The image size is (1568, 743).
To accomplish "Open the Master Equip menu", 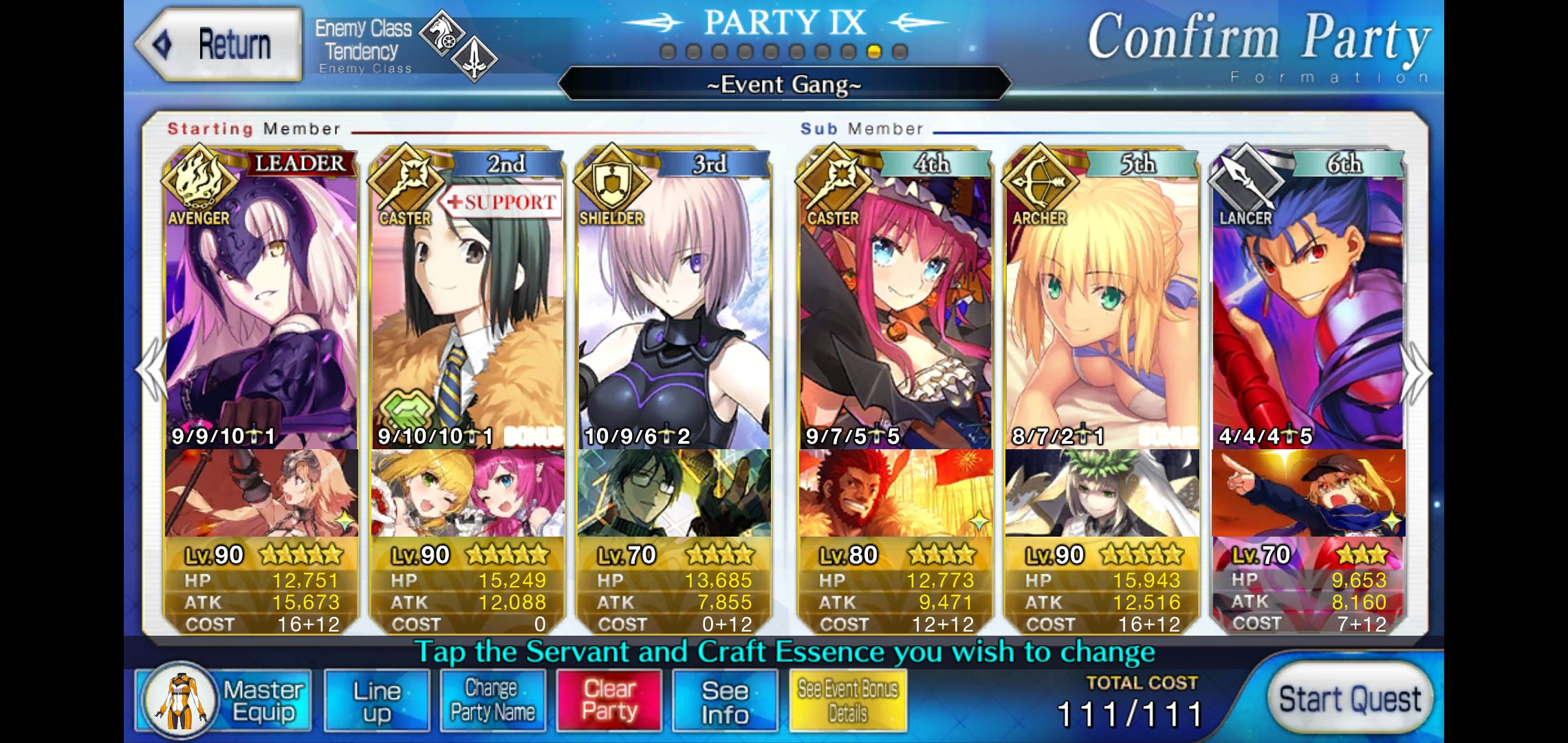I will click(x=224, y=701).
